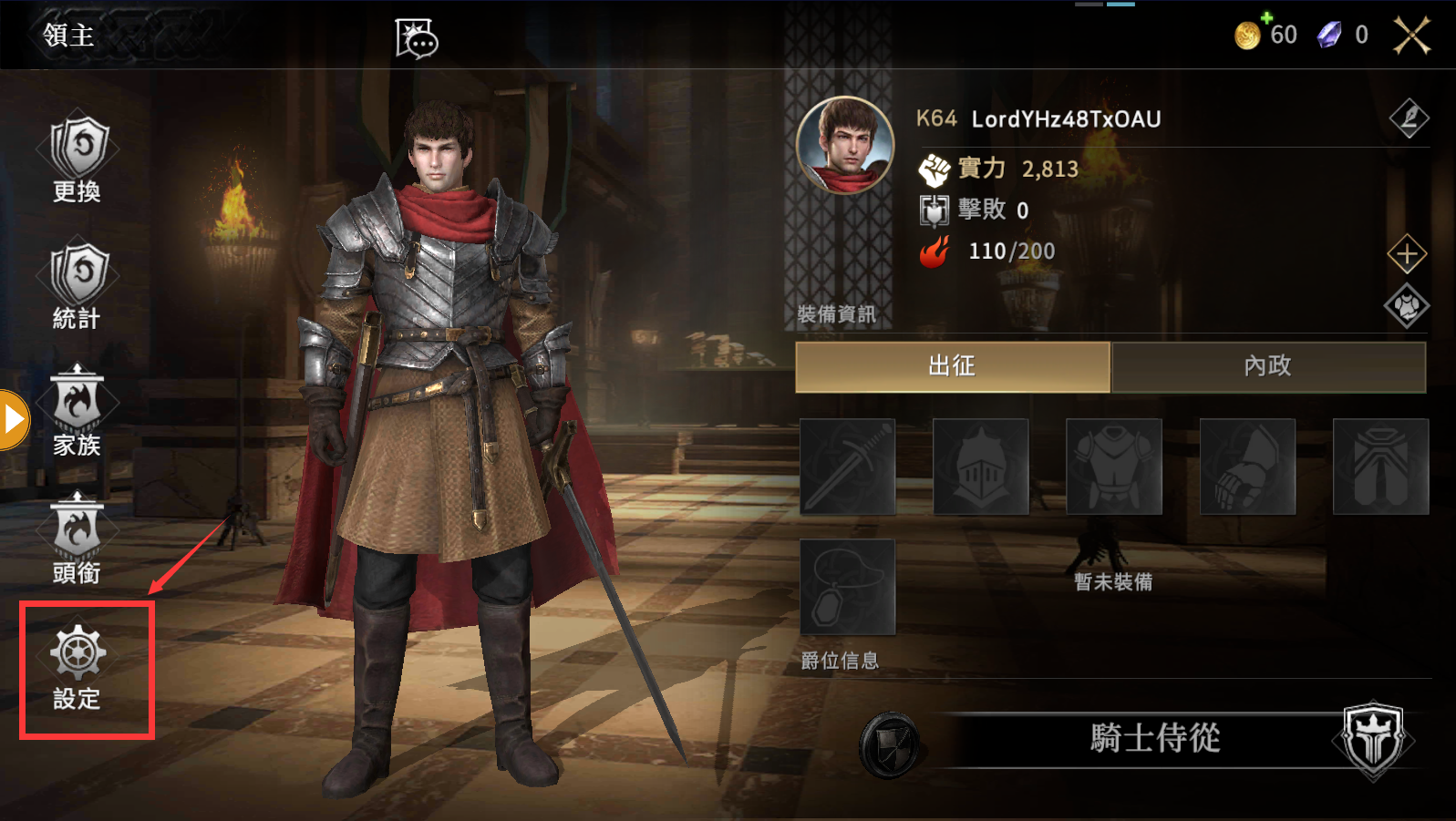Select the helmet equipment slot
This screenshot has height=821, width=1456.
point(981,467)
